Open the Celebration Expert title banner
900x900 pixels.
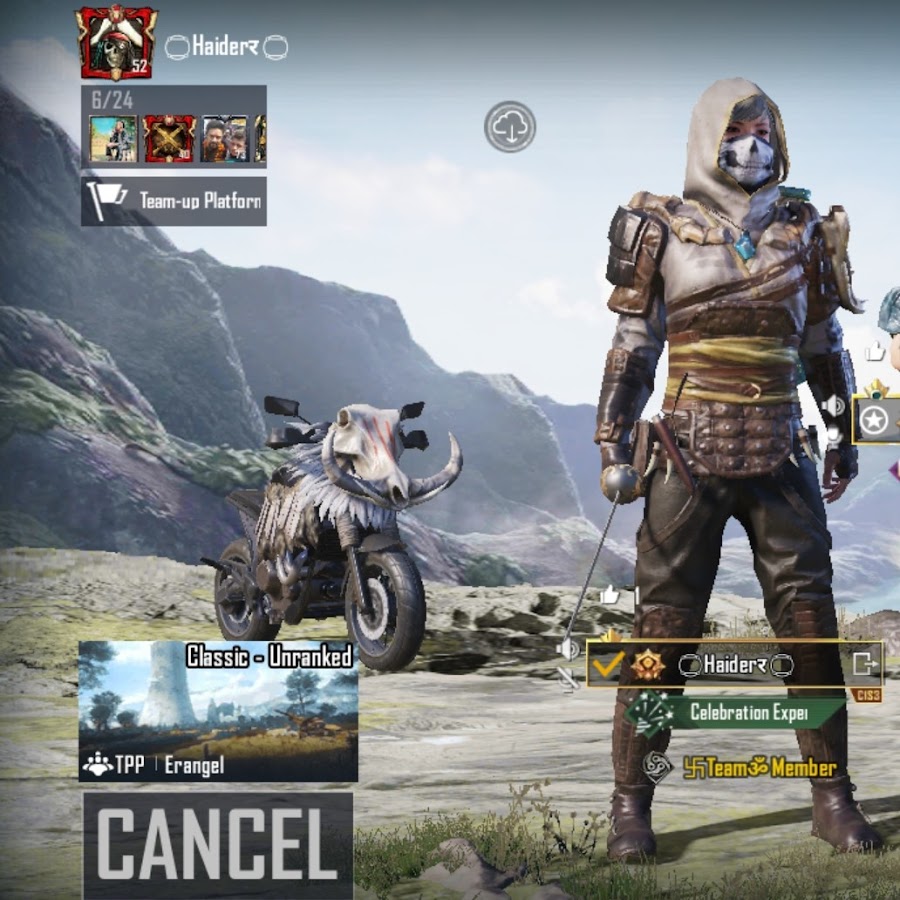tap(735, 712)
